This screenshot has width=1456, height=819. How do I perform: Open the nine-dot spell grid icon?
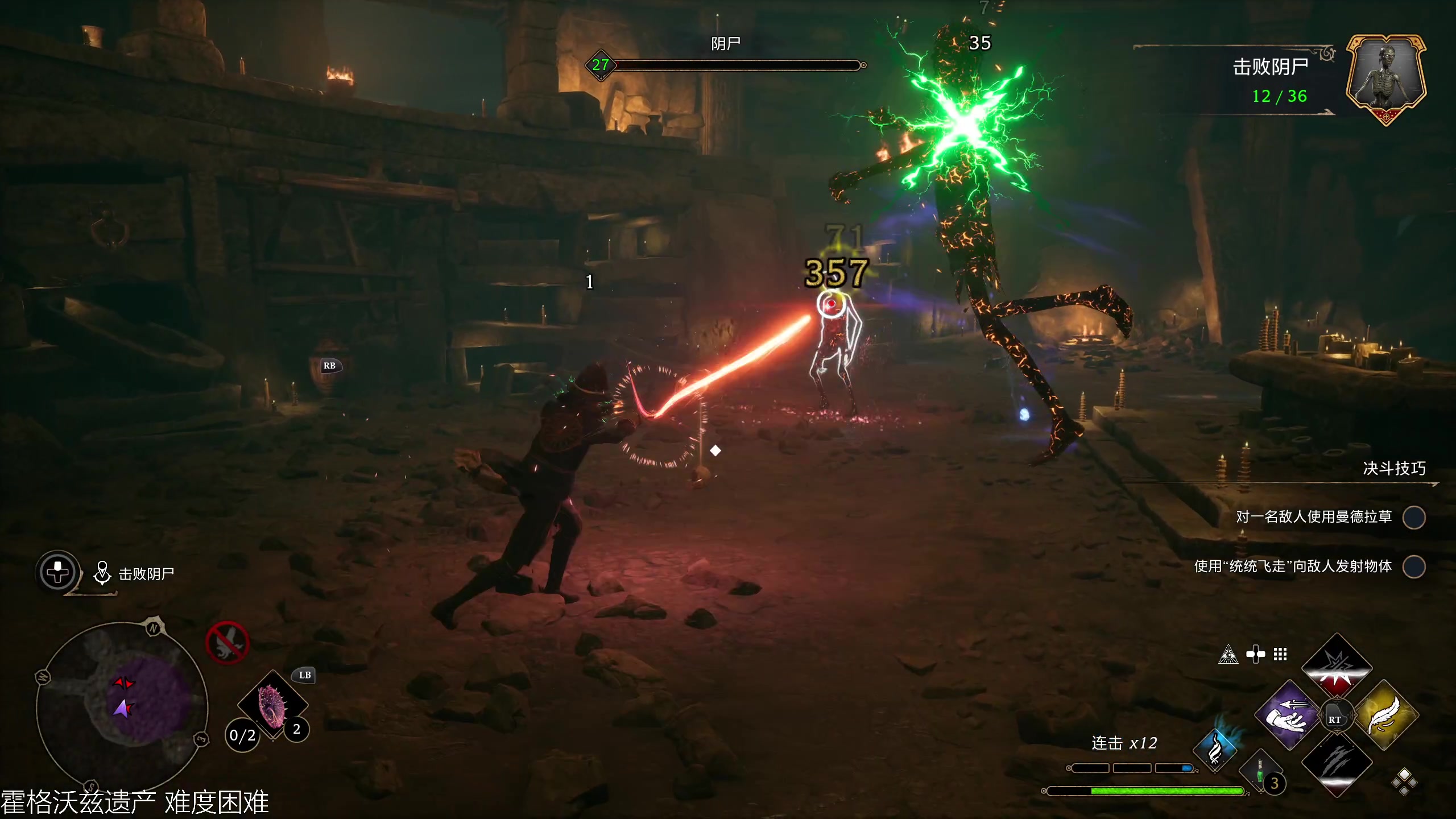(x=1280, y=655)
